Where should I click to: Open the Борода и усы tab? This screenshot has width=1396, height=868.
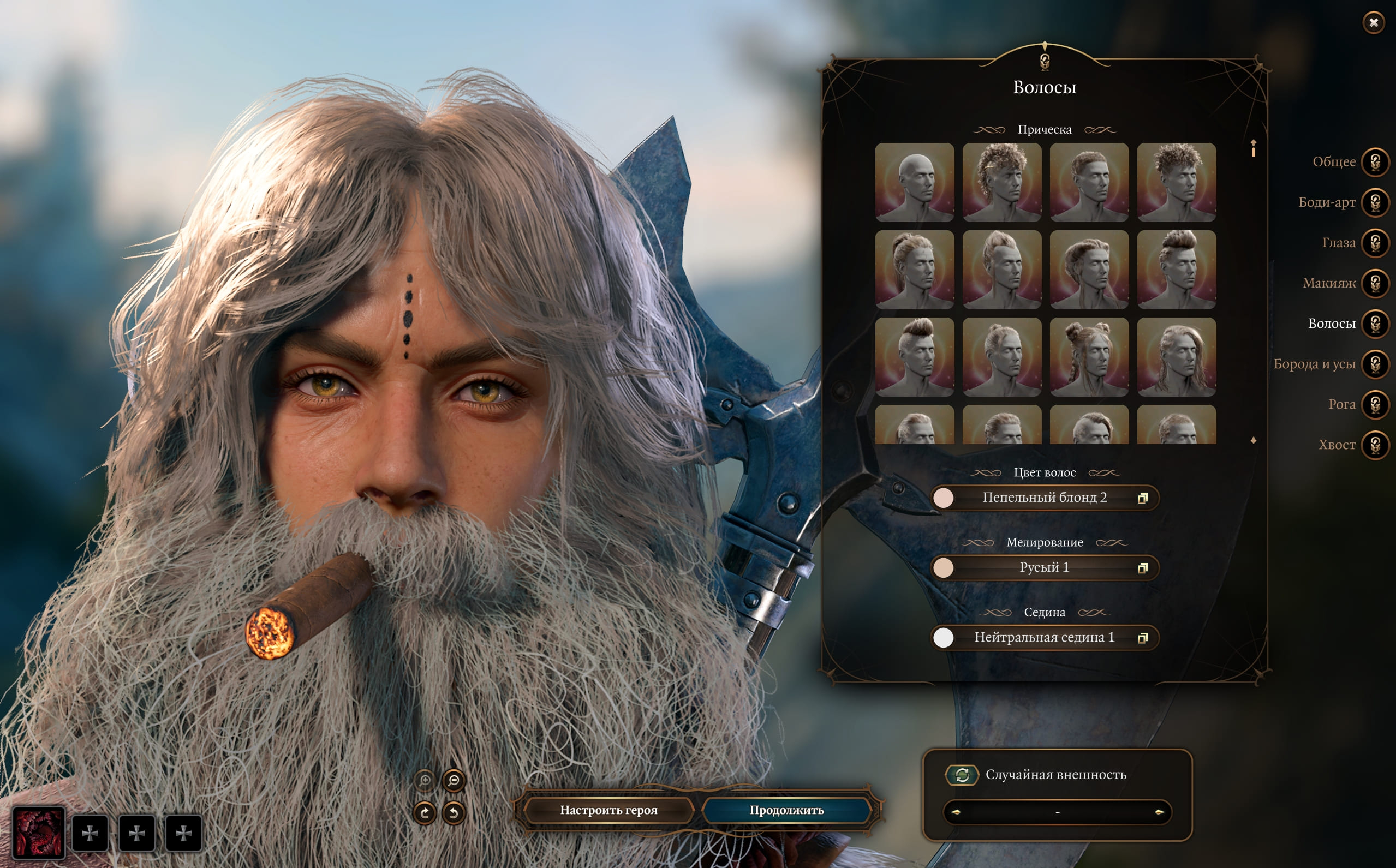(1375, 364)
